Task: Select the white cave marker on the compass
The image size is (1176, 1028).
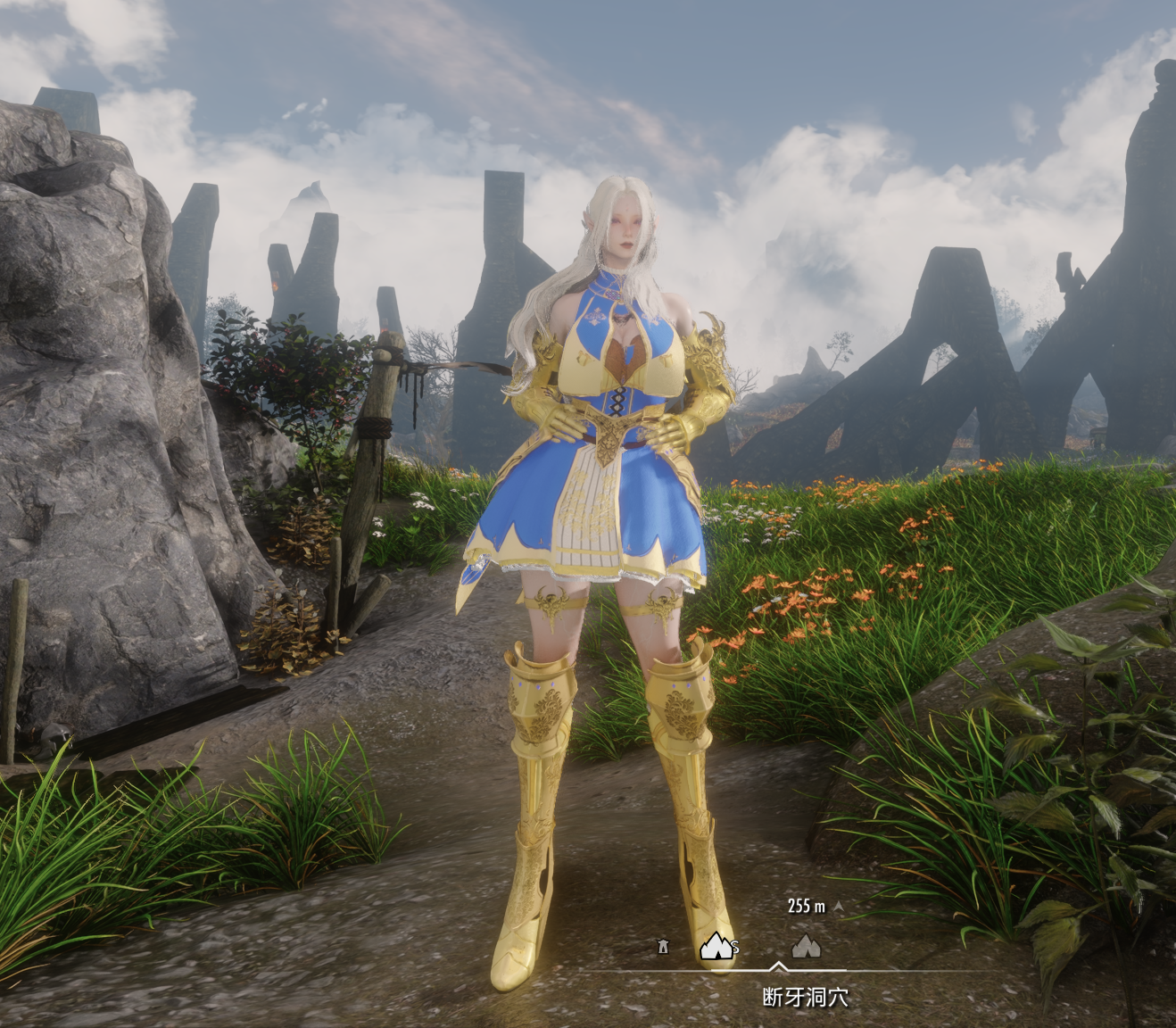Action: tap(716, 944)
